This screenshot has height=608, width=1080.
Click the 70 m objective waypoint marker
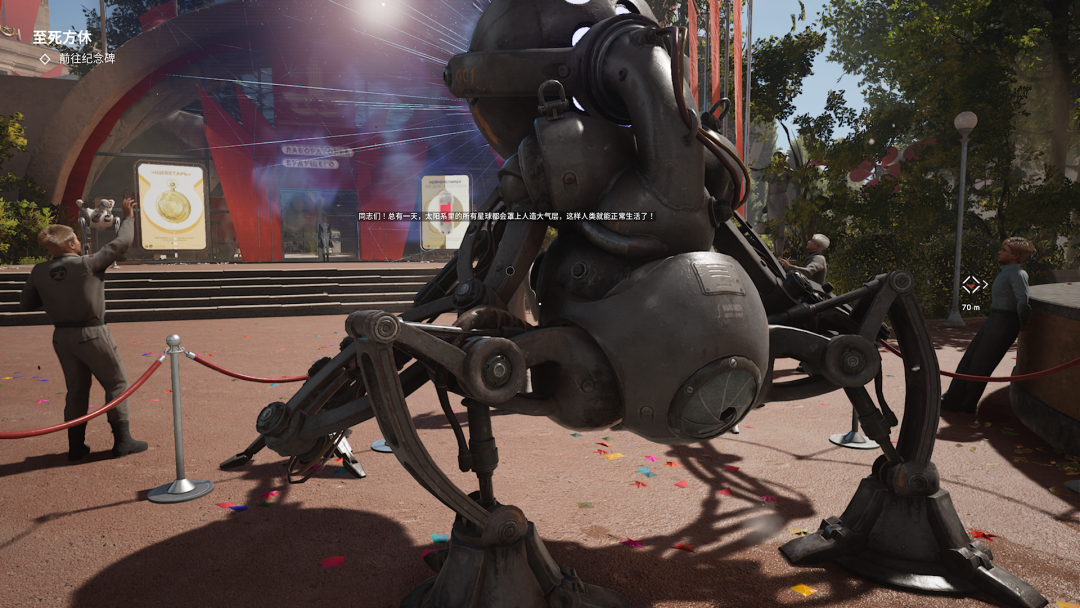[970, 286]
